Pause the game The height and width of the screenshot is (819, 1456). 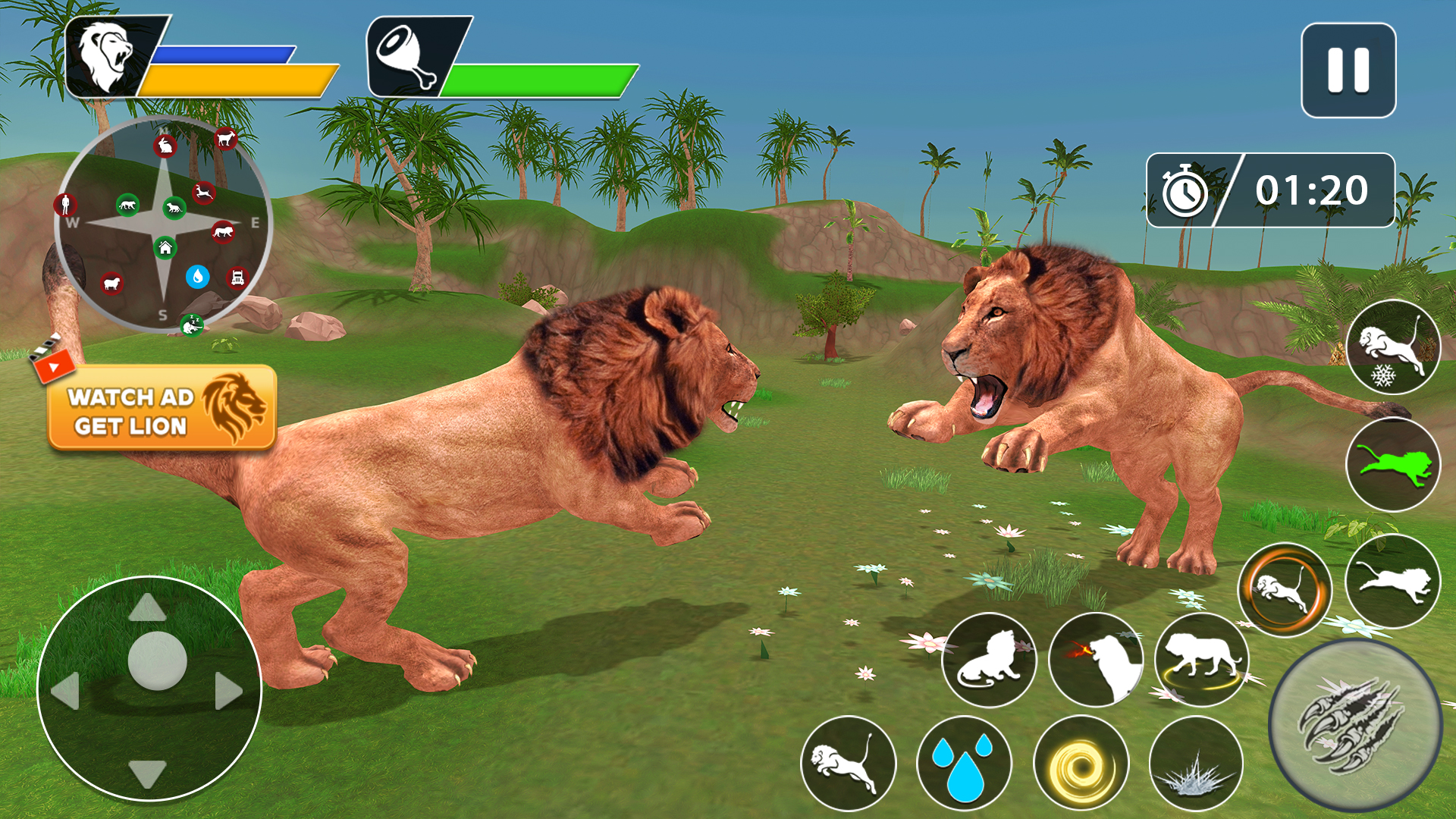tap(1348, 71)
